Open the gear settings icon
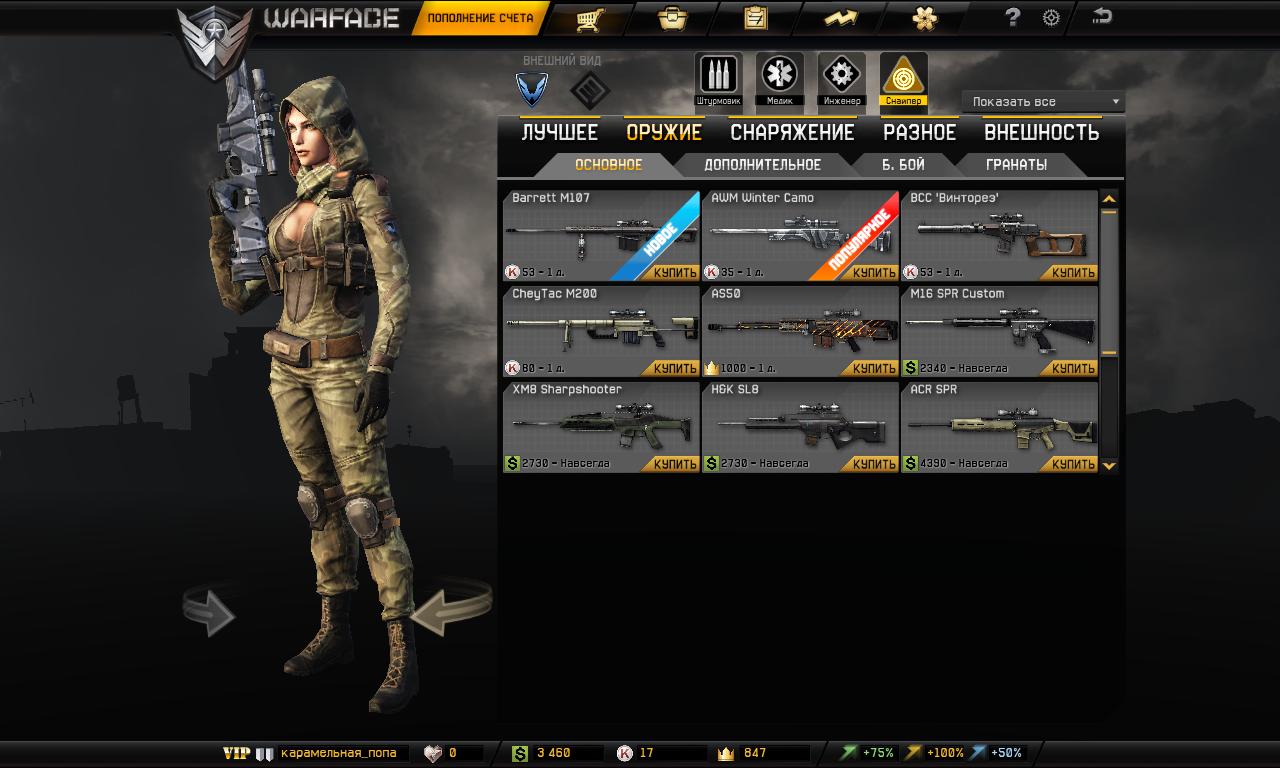 click(1051, 17)
